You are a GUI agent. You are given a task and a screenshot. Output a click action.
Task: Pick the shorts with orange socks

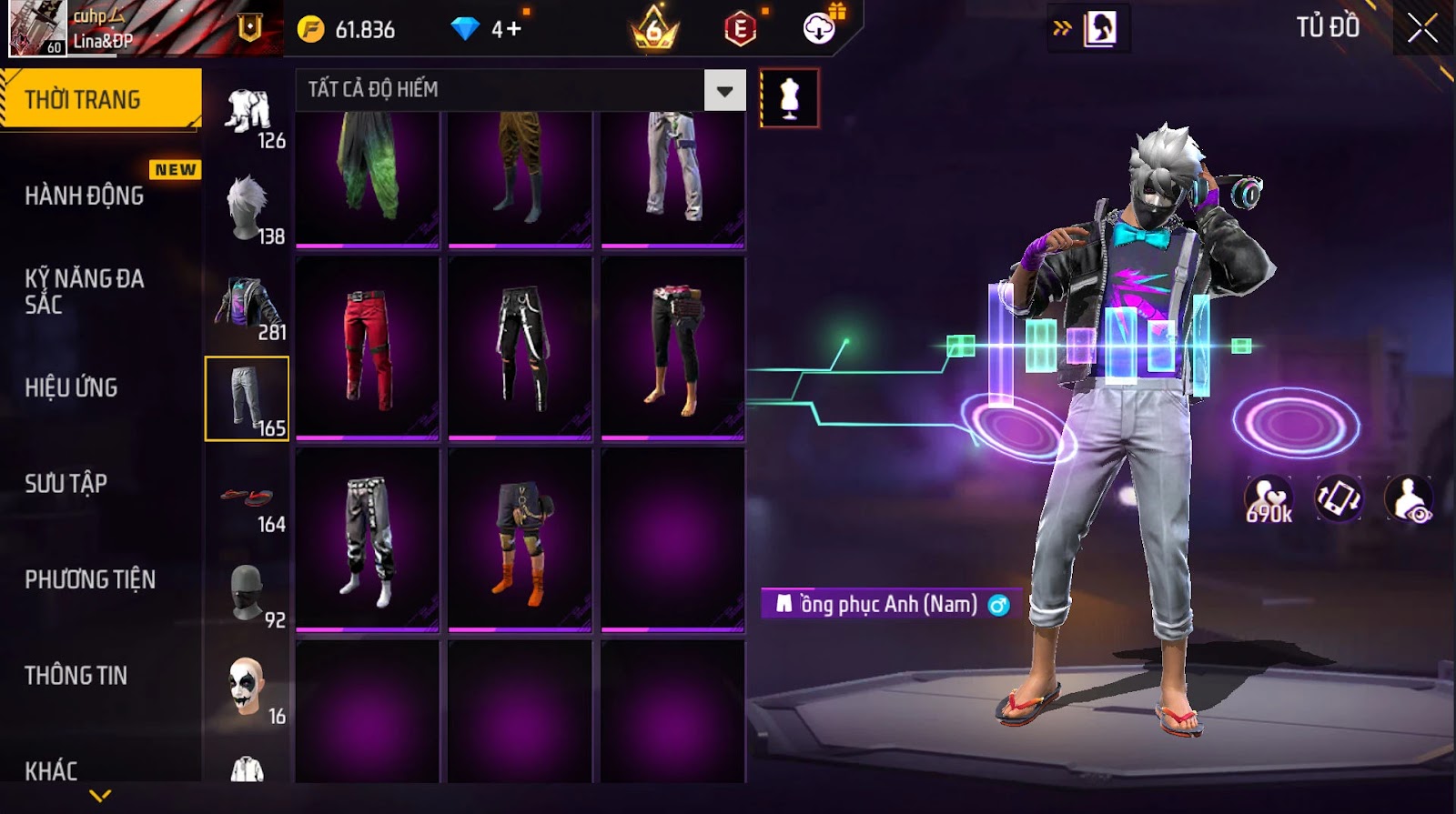click(x=520, y=539)
